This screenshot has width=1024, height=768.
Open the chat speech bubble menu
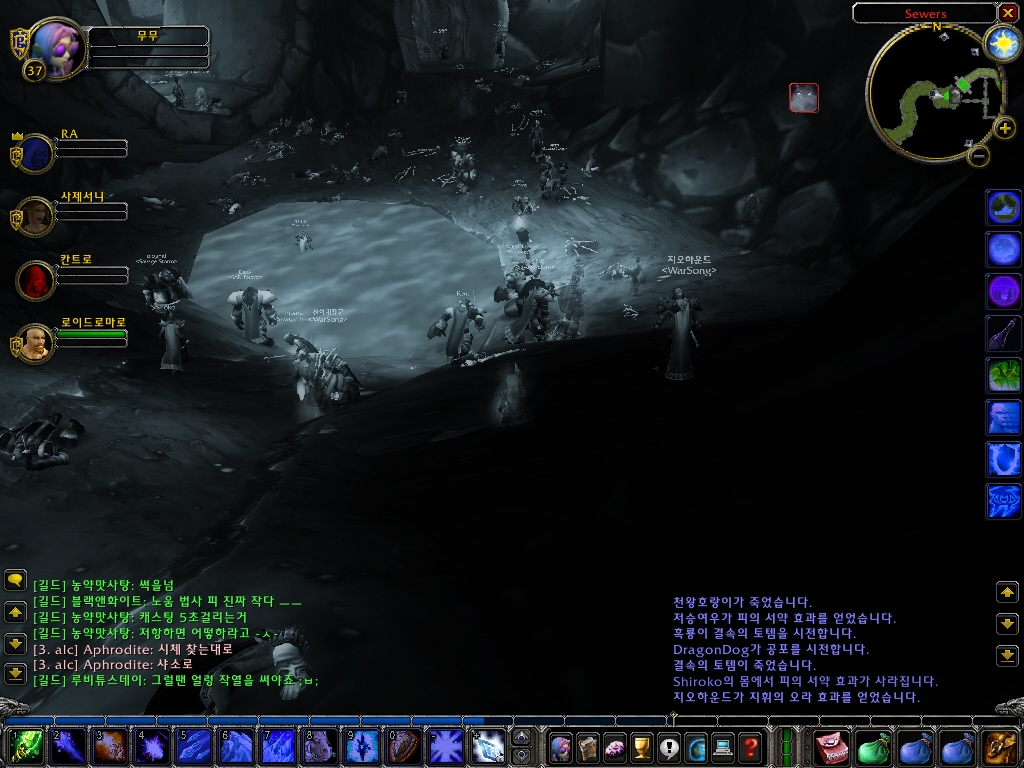pos(15,580)
